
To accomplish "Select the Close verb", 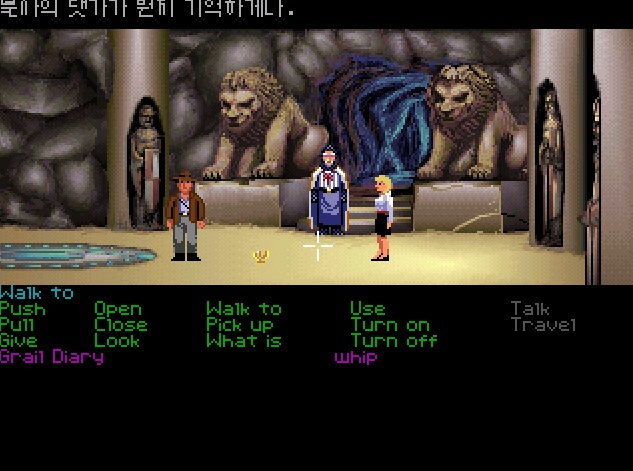I will pos(121,325).
